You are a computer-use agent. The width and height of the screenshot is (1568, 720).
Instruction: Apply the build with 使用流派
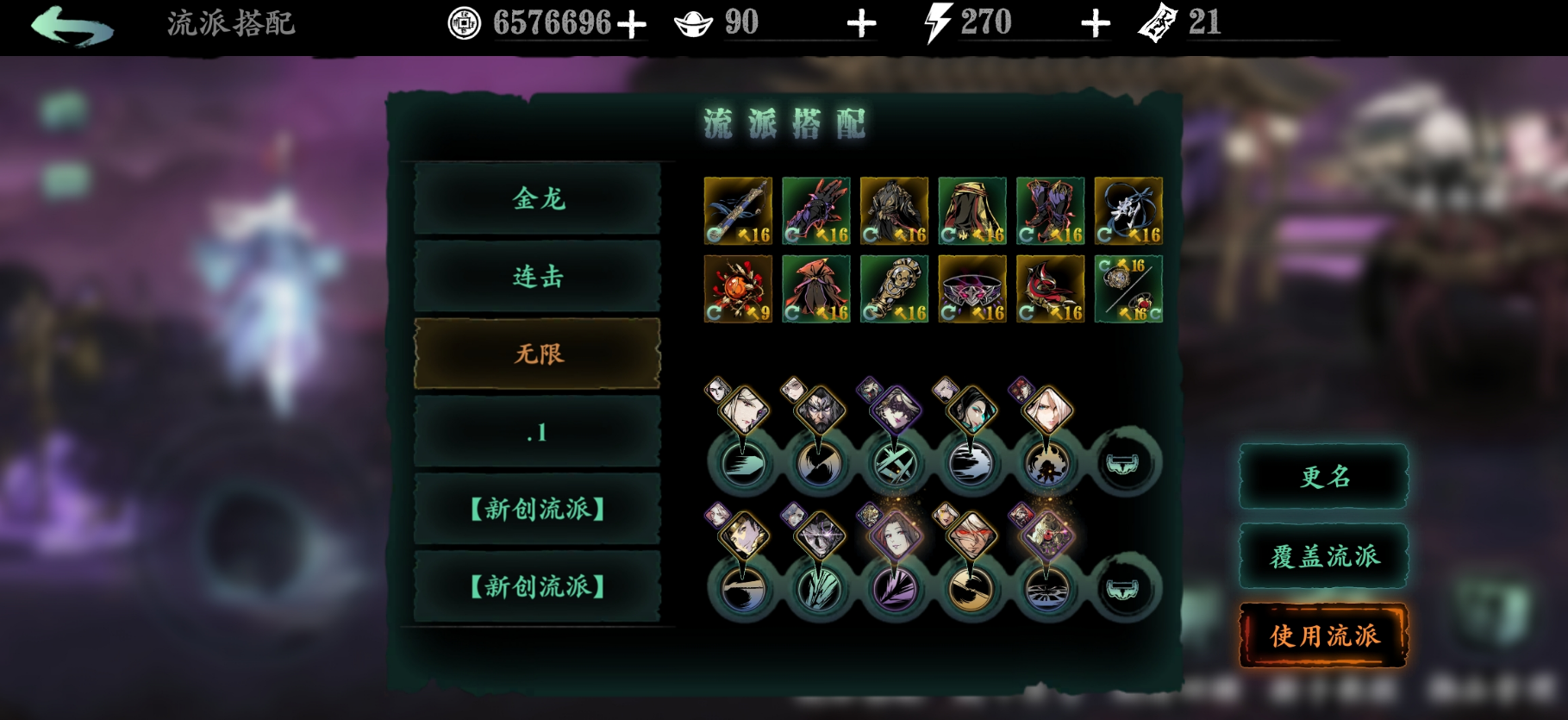(1324, 636)
